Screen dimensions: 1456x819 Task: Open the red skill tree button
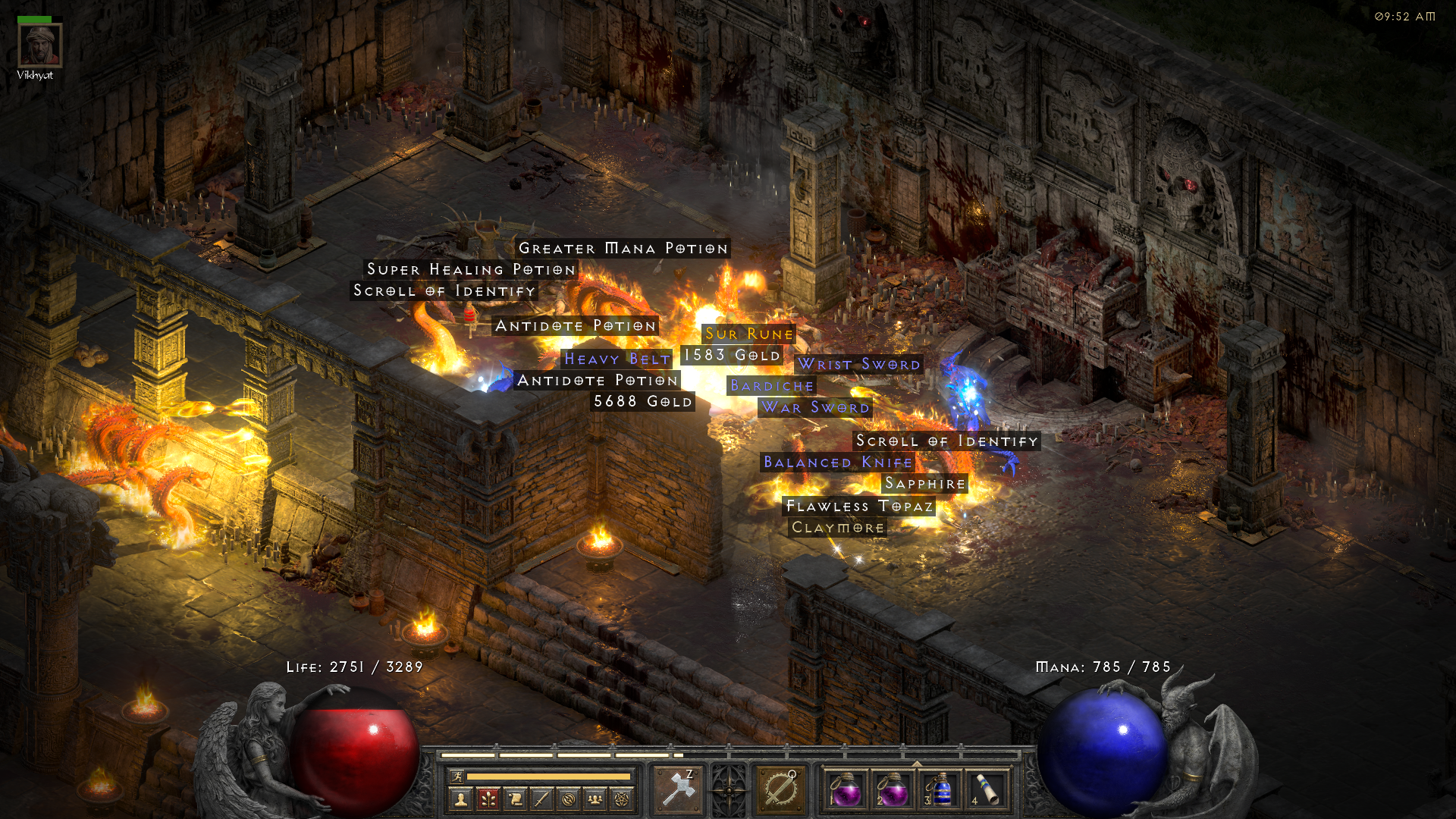[x=488, y=799]
